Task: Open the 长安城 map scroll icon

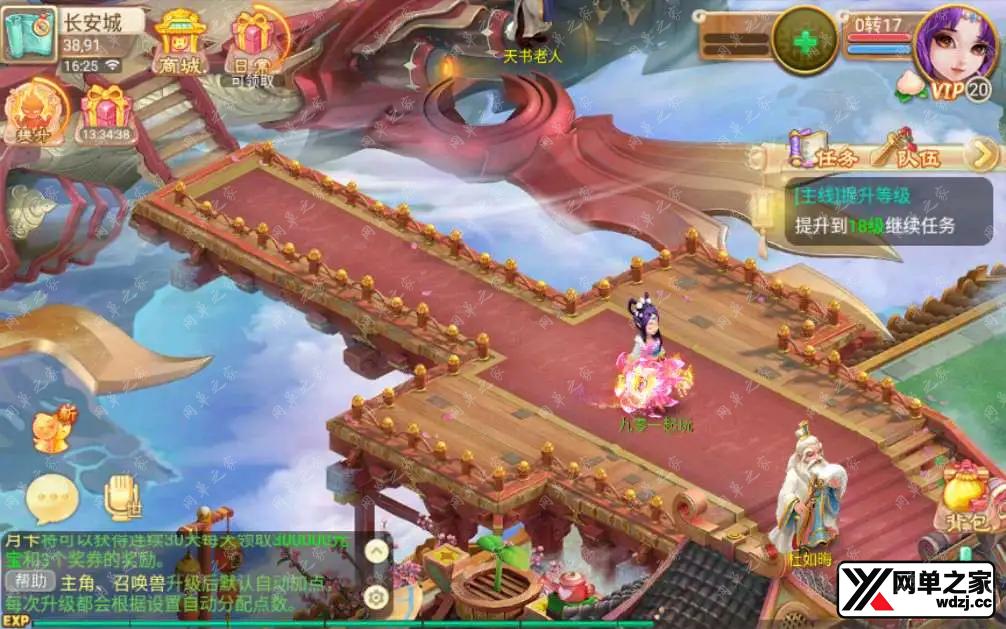Action: point(28,35)
